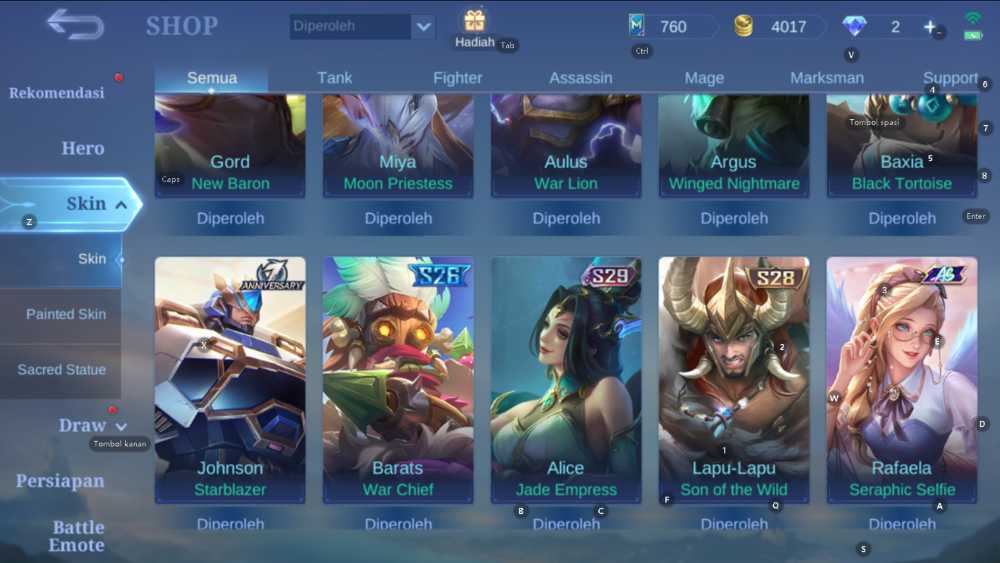Expand the Draw menu section

(x=93, y=426)
